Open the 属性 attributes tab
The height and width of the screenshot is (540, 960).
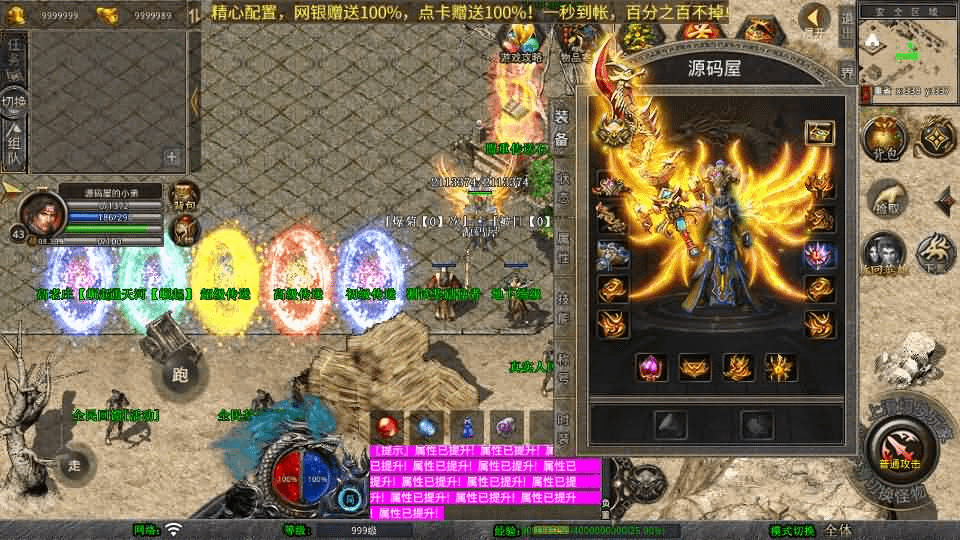[562, 246]
